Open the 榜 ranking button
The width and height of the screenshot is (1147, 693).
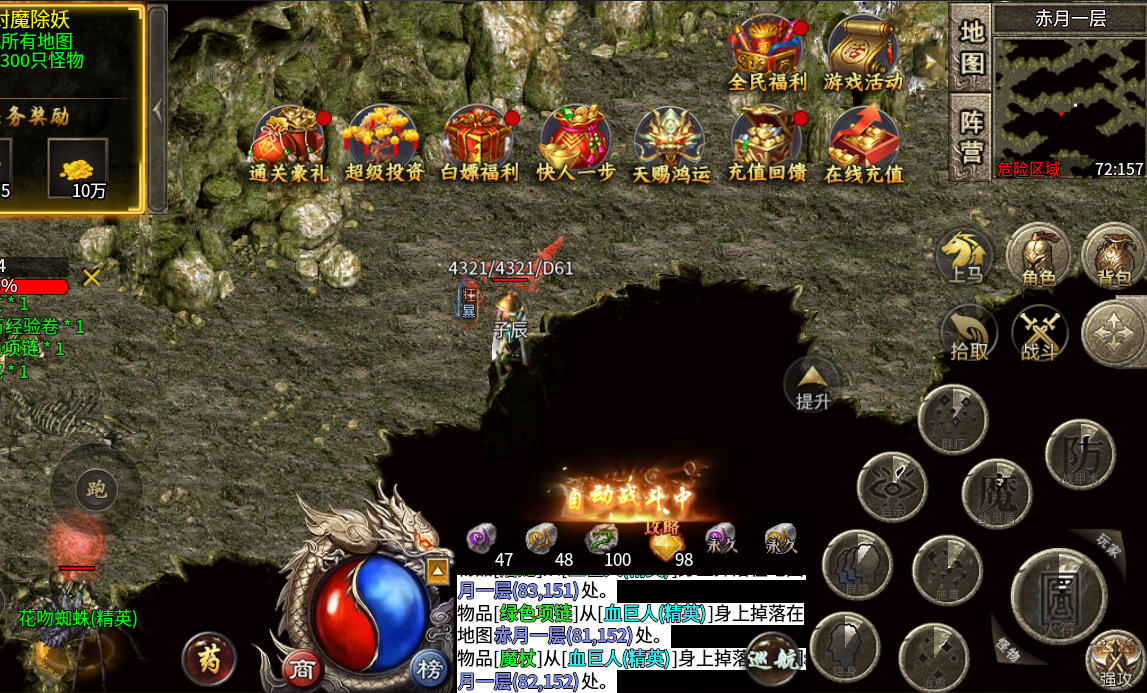pos(429,668)
